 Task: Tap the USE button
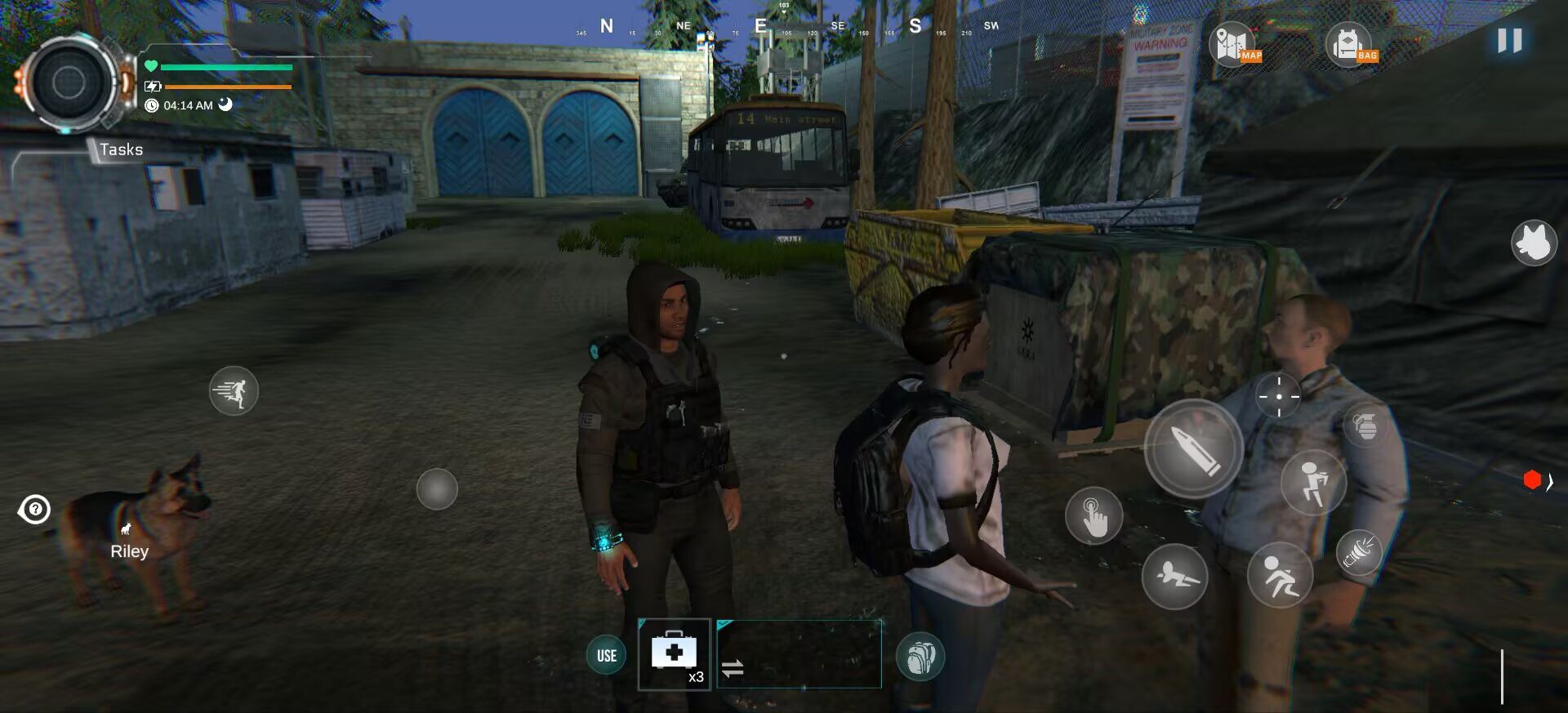tap(606, 655)
